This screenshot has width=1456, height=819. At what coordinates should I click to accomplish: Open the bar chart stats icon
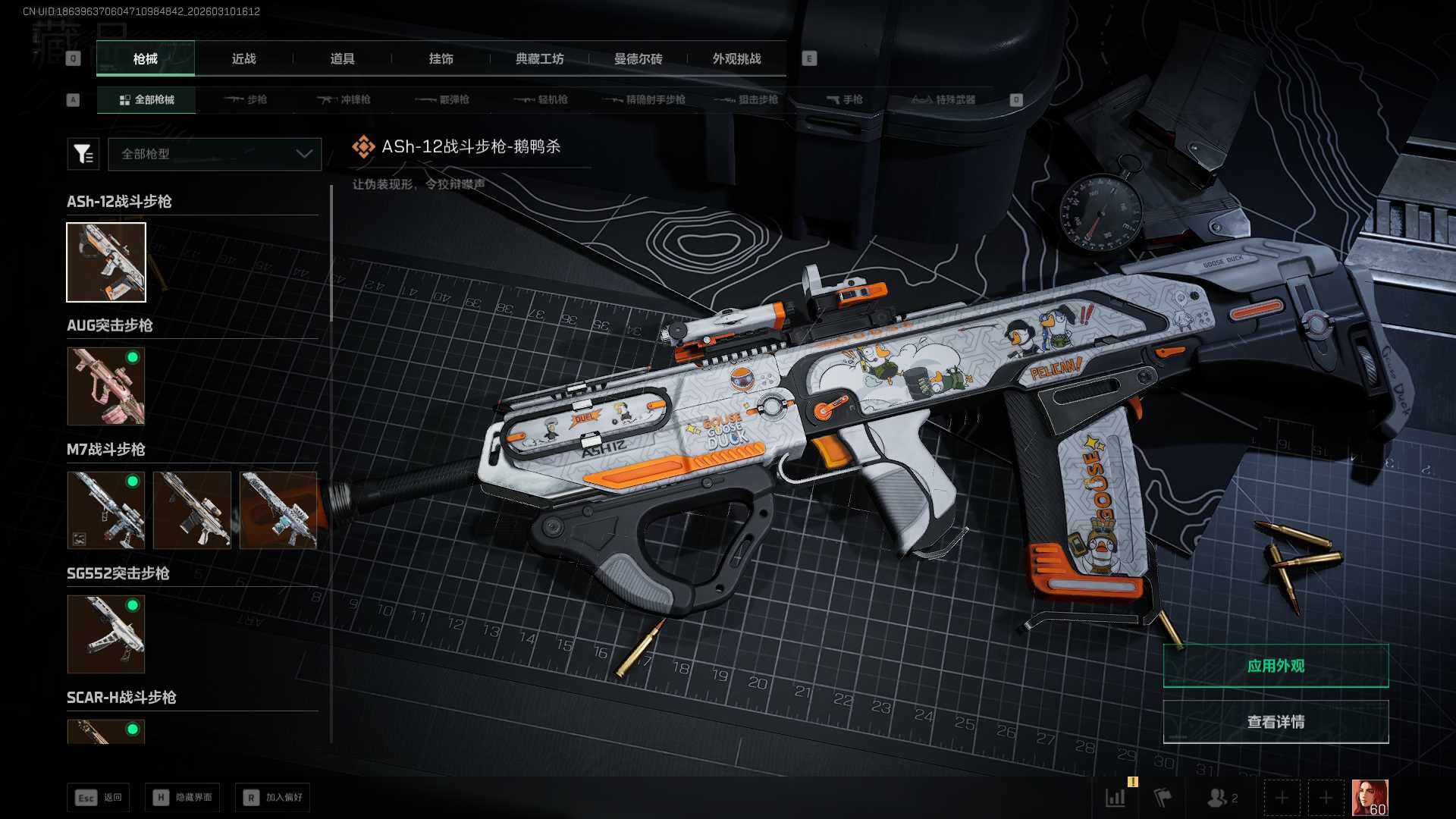1116,798
